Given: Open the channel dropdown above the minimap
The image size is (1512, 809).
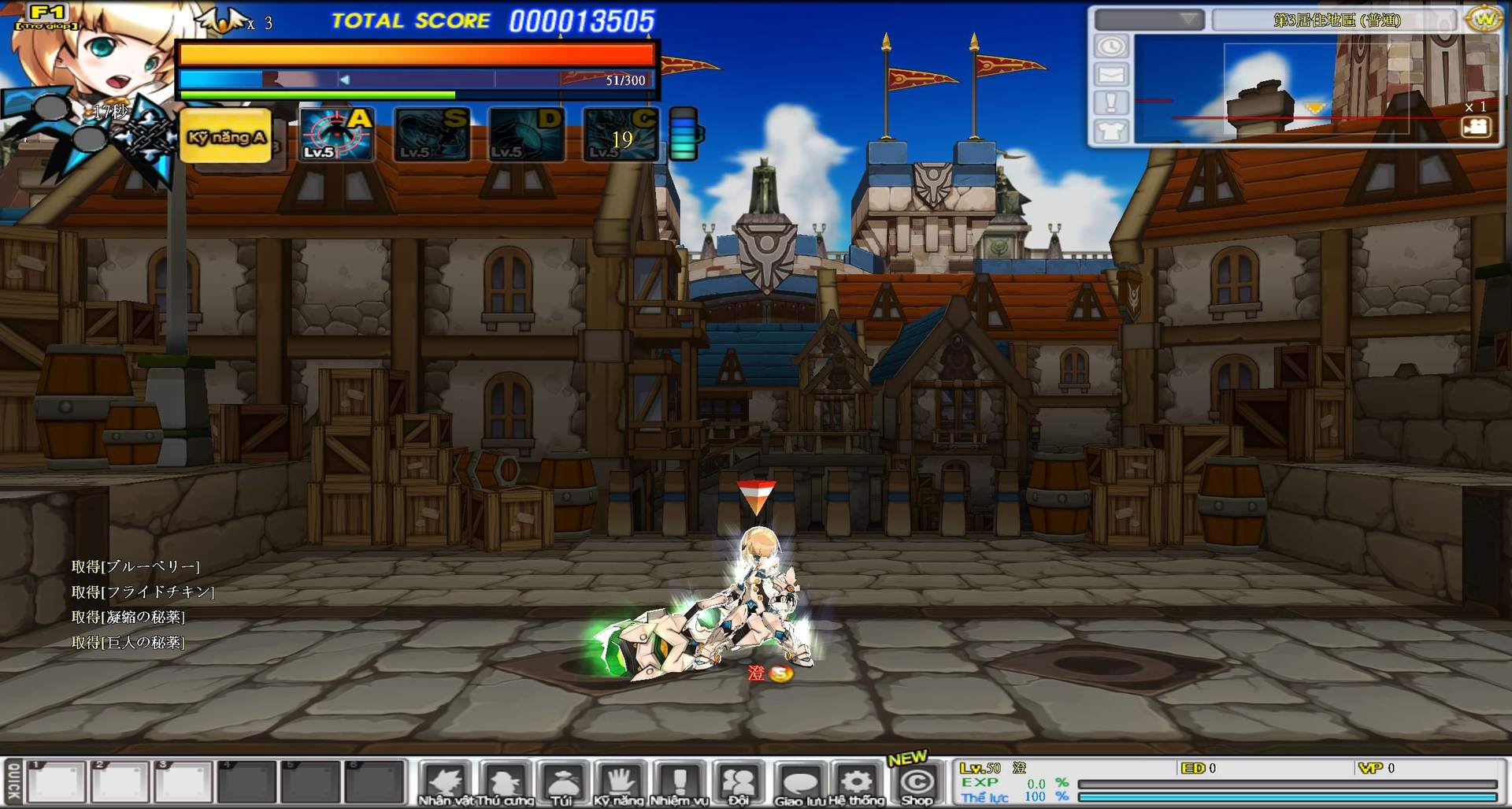Looking at the screenshot, I should pyautogui.click(x=1150, y=21).
